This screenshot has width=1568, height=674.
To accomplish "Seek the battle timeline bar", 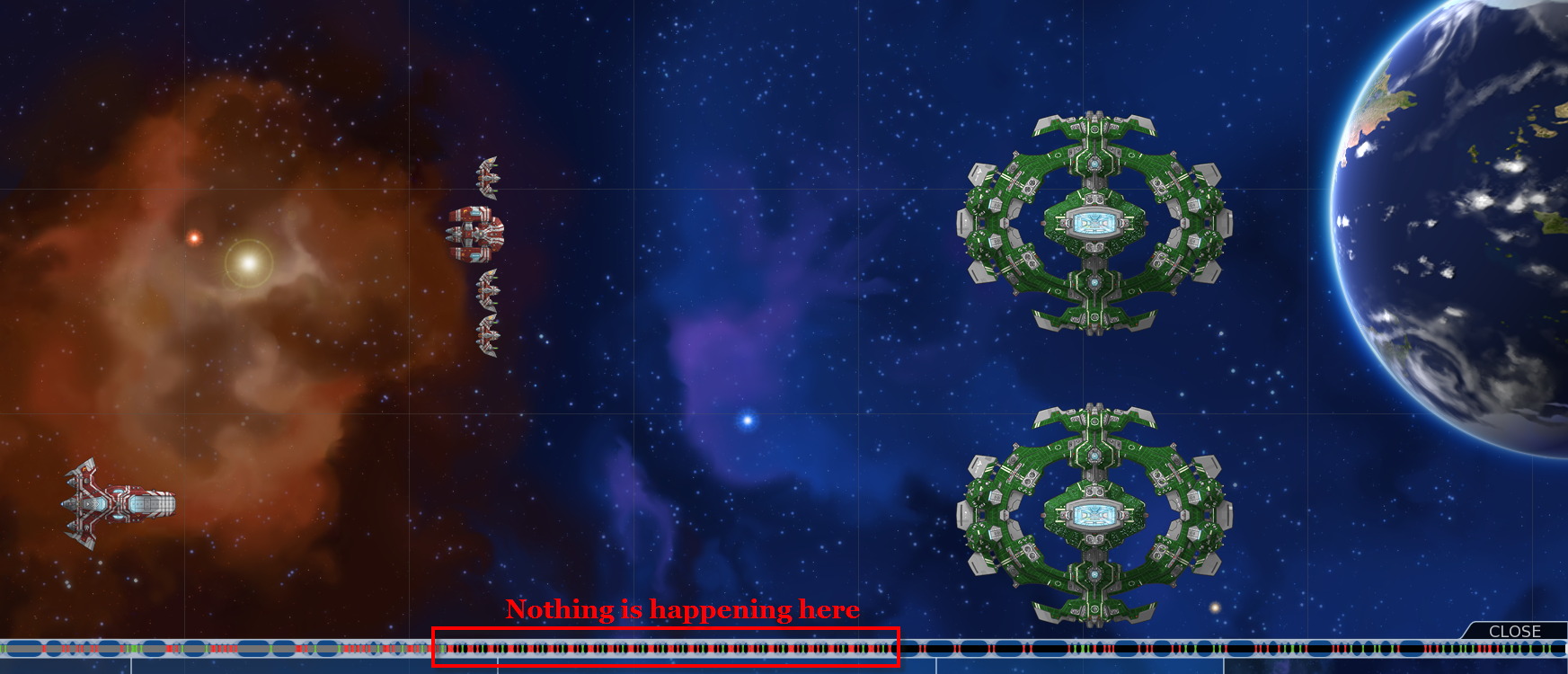I will click(784, 648).
